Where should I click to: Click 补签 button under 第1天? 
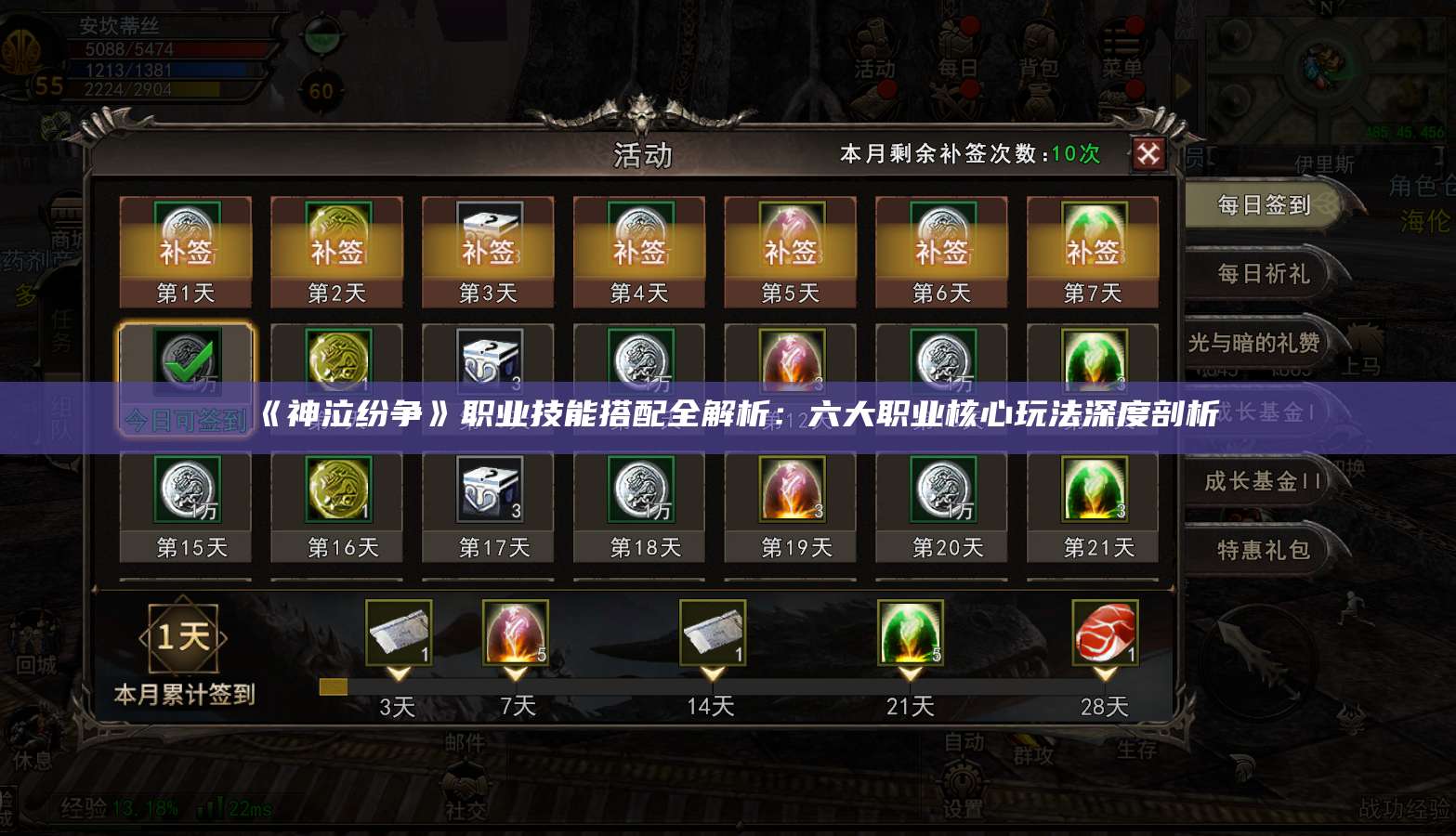coord(185,251)
